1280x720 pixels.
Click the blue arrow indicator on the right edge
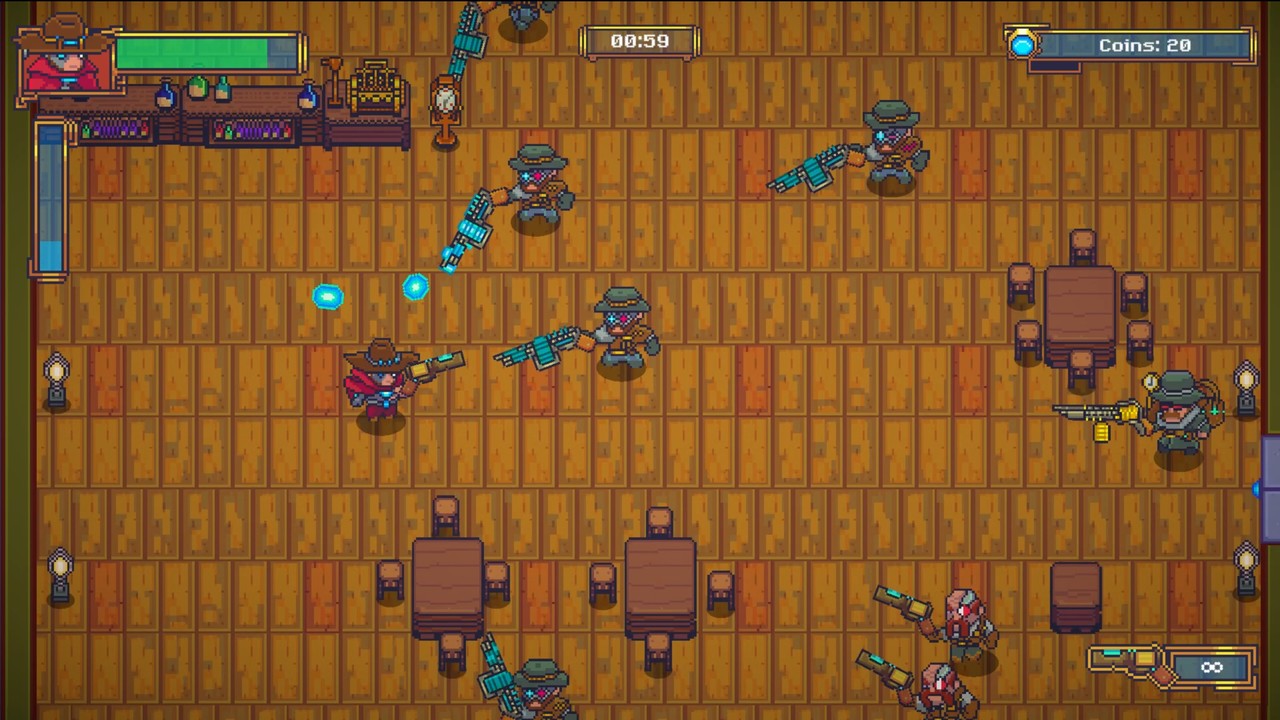[1258, 489]
